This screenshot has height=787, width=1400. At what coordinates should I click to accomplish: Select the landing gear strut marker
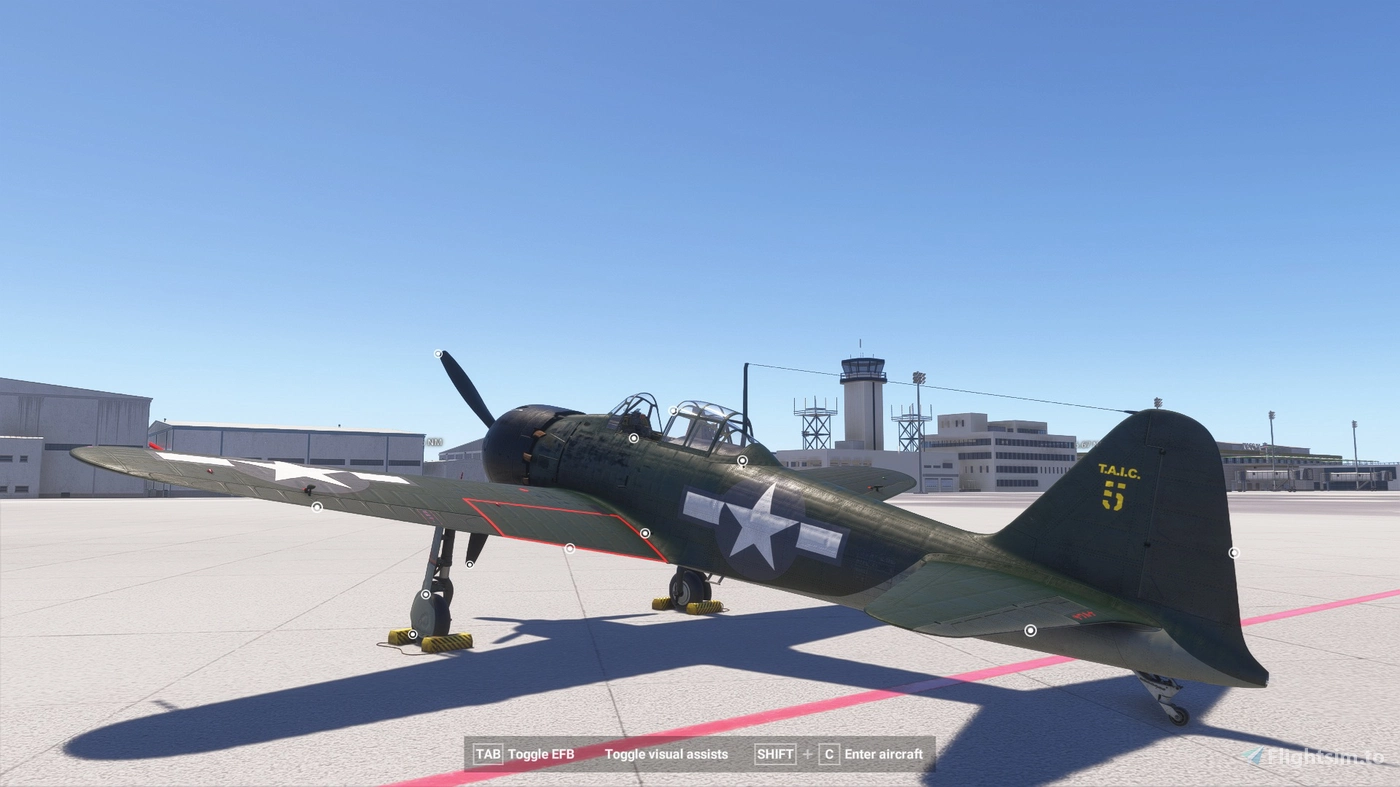[x=426, y=594]
